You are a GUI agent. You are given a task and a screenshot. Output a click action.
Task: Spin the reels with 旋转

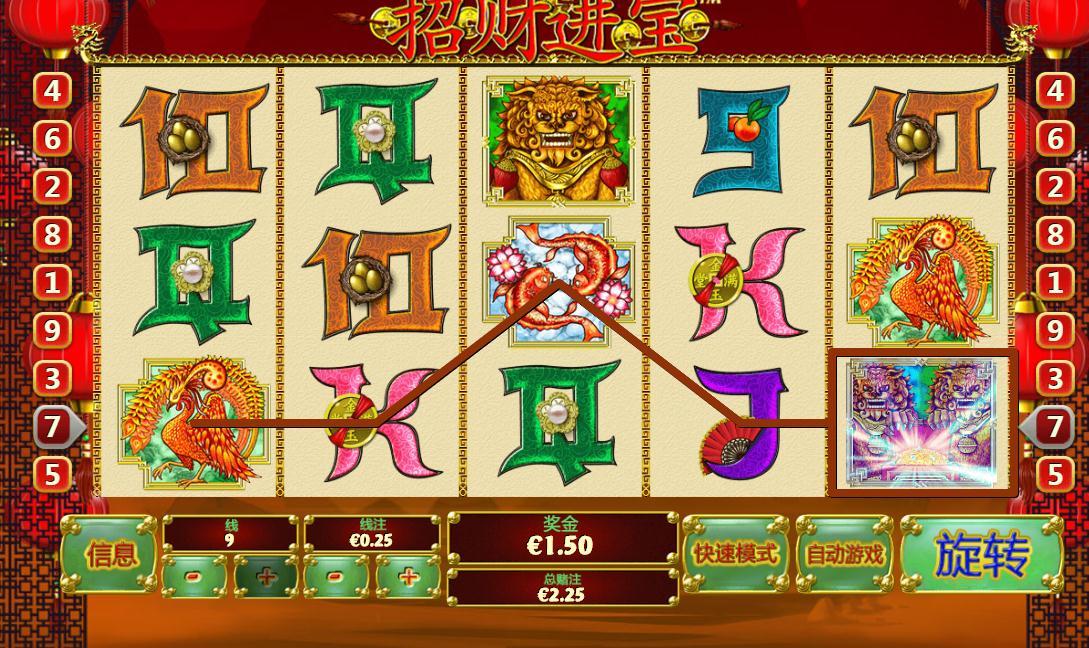tap(981, 555)
